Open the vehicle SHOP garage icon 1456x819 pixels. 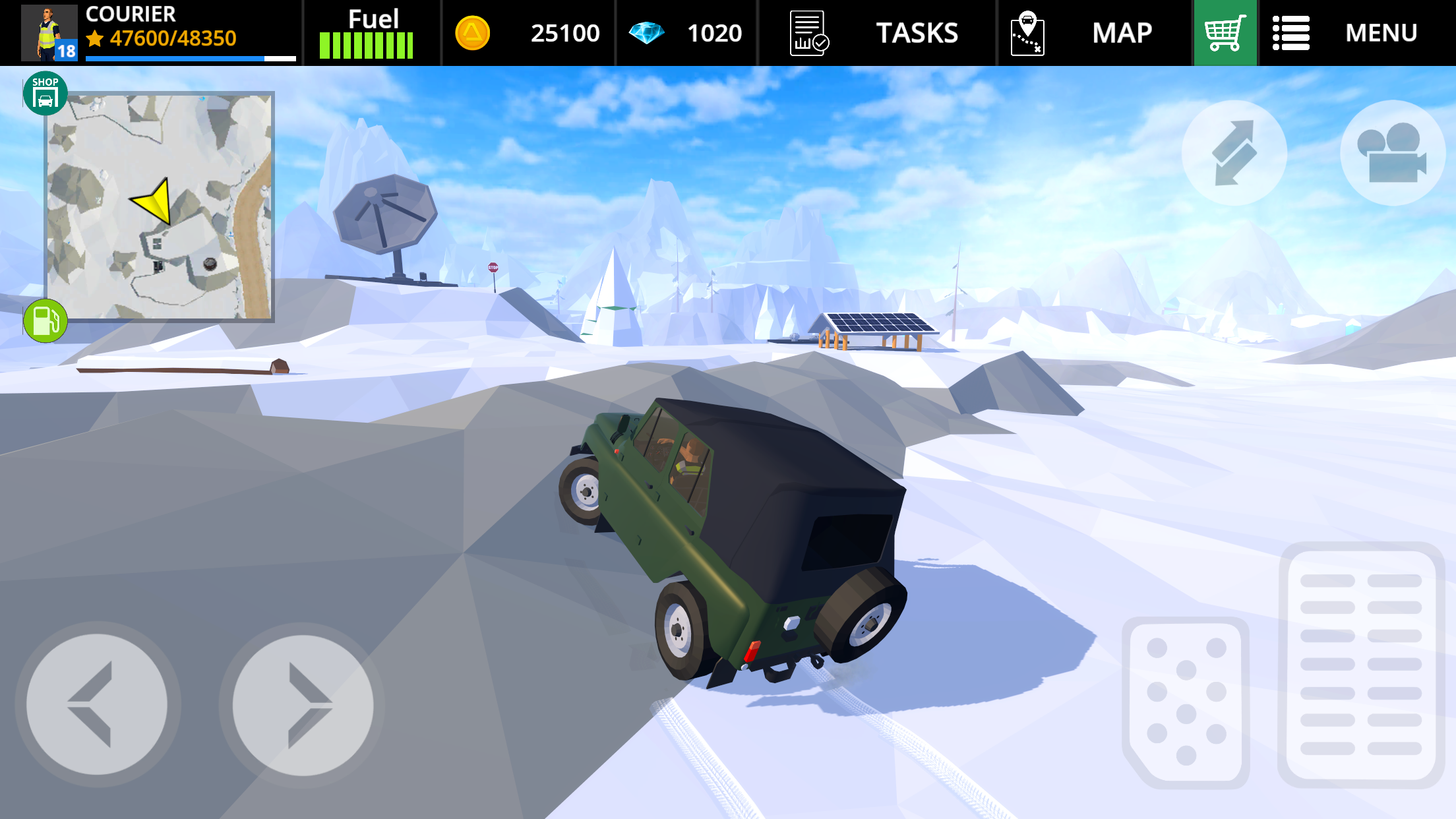pos(45,92)
